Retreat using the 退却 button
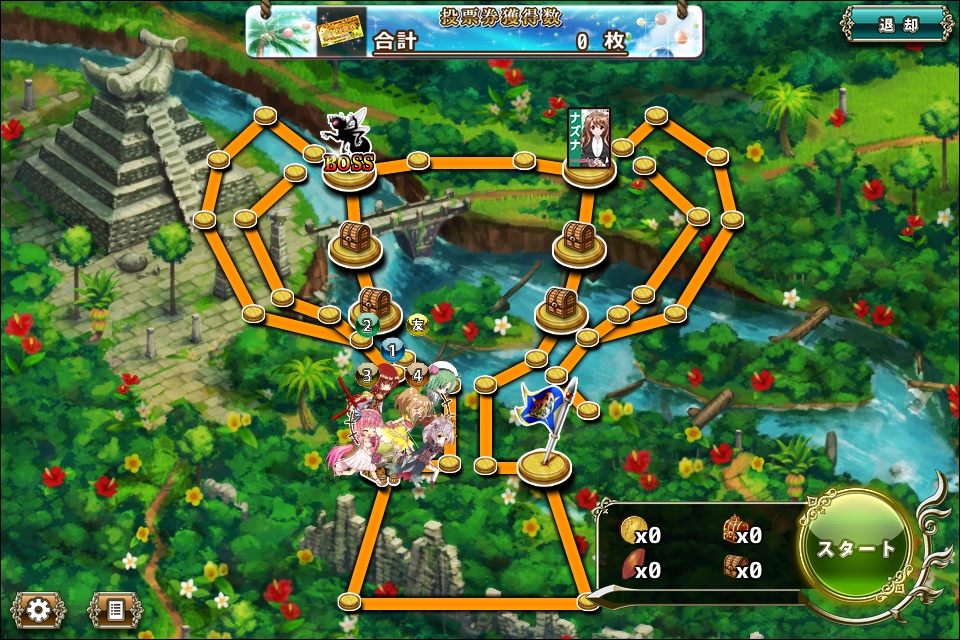The width and height of the screenshot is (960, 640). 895,26
